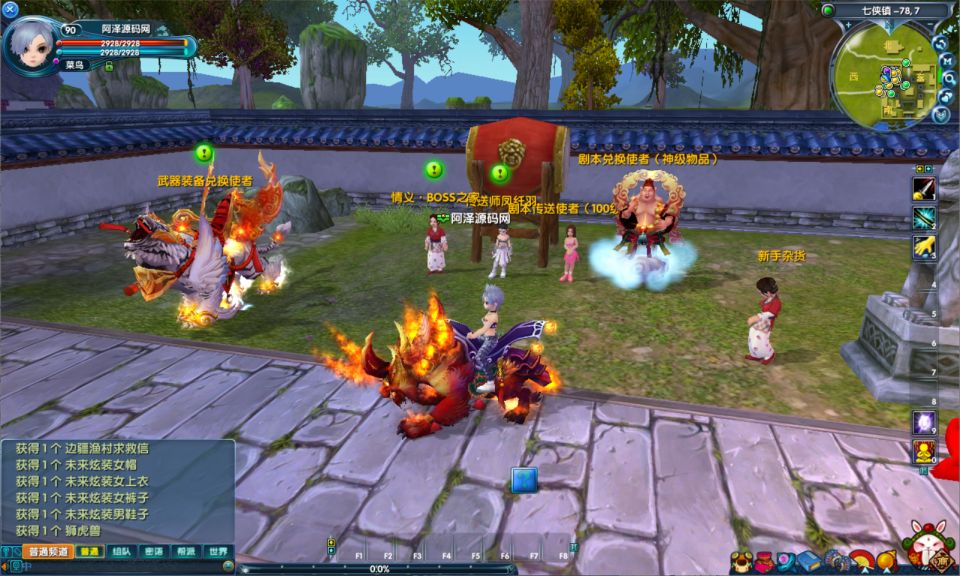The width and height of the screenshot is (960, 576).
Task: Use the purple orb item in slot 9
Action: [924, 422]
